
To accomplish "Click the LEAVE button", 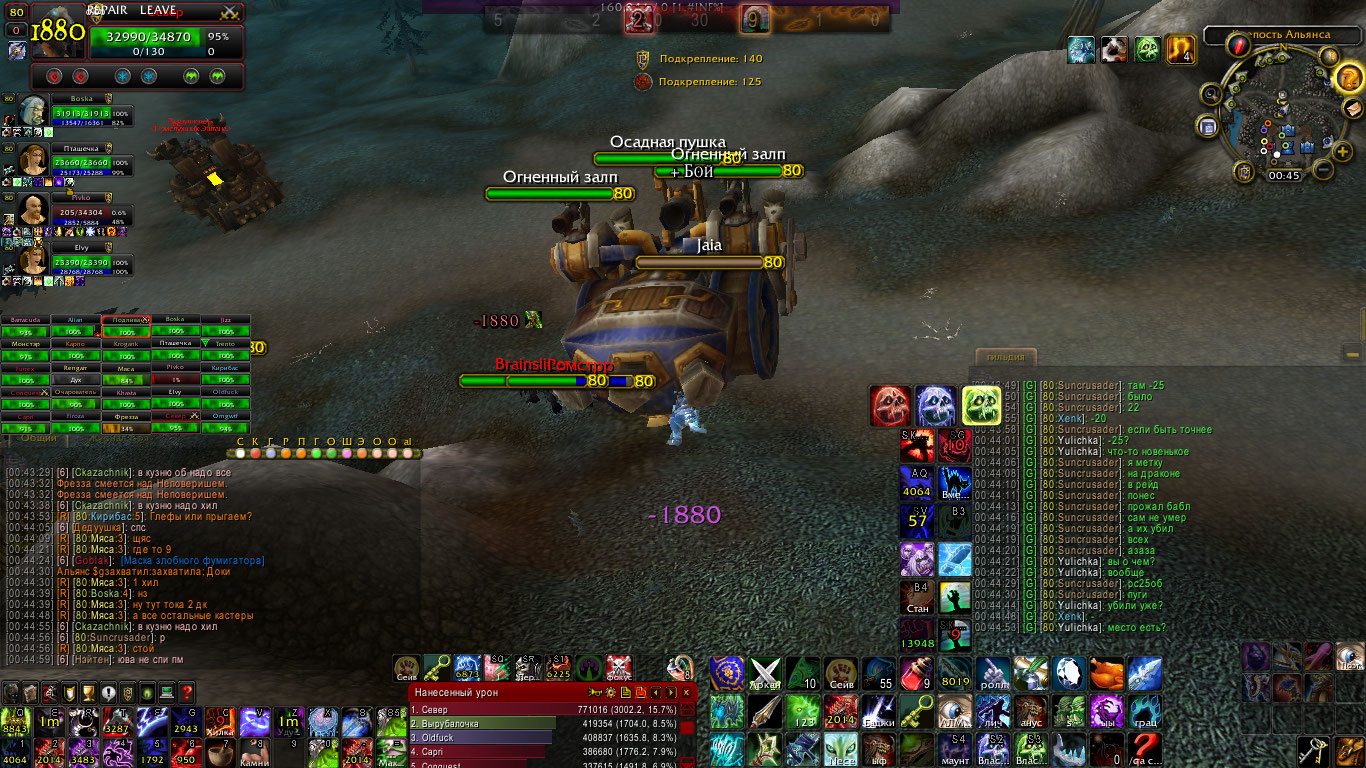I will (158, 10).
